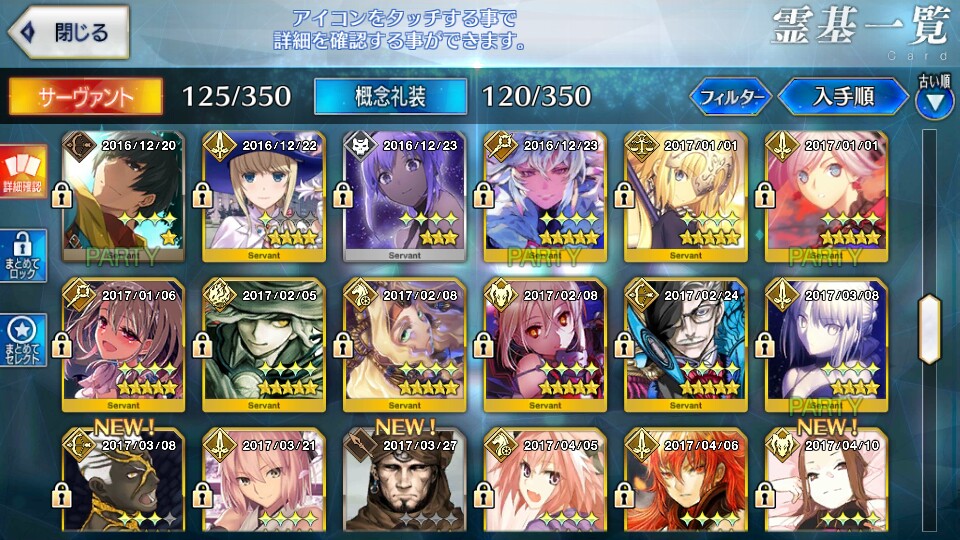
Task: Select the purple-haired servant dated 2016/12/23
Action: point(404,195)
